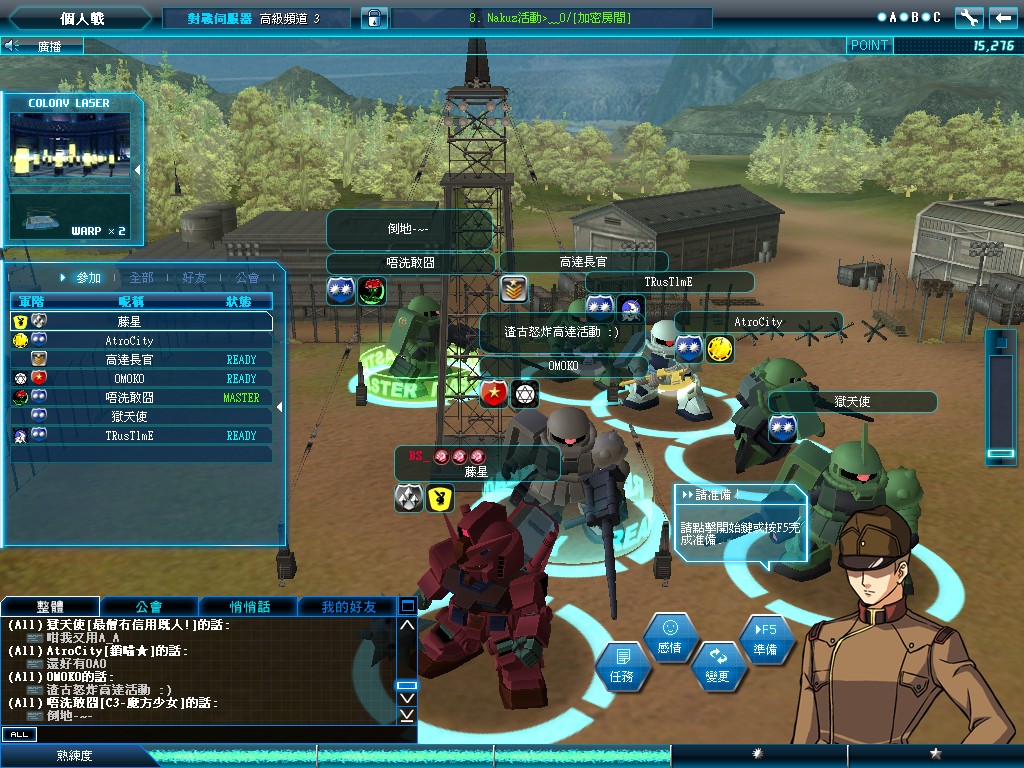Open the 感情 emotion button

coord(670,637)
